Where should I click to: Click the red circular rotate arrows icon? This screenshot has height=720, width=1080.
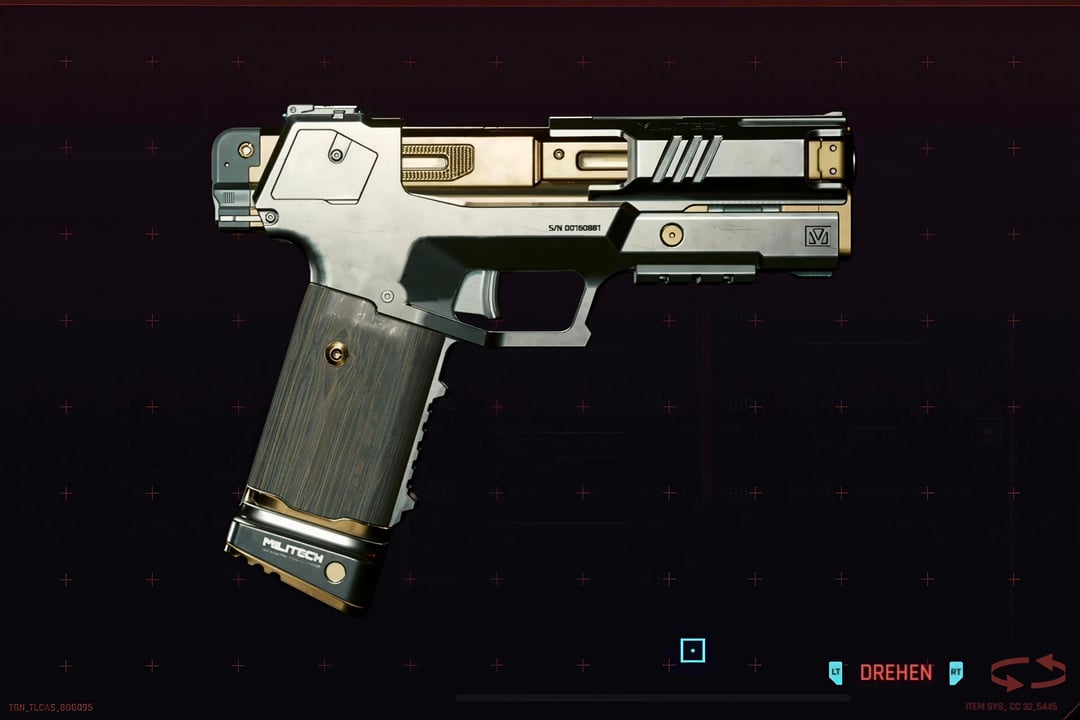[1027, 672]
